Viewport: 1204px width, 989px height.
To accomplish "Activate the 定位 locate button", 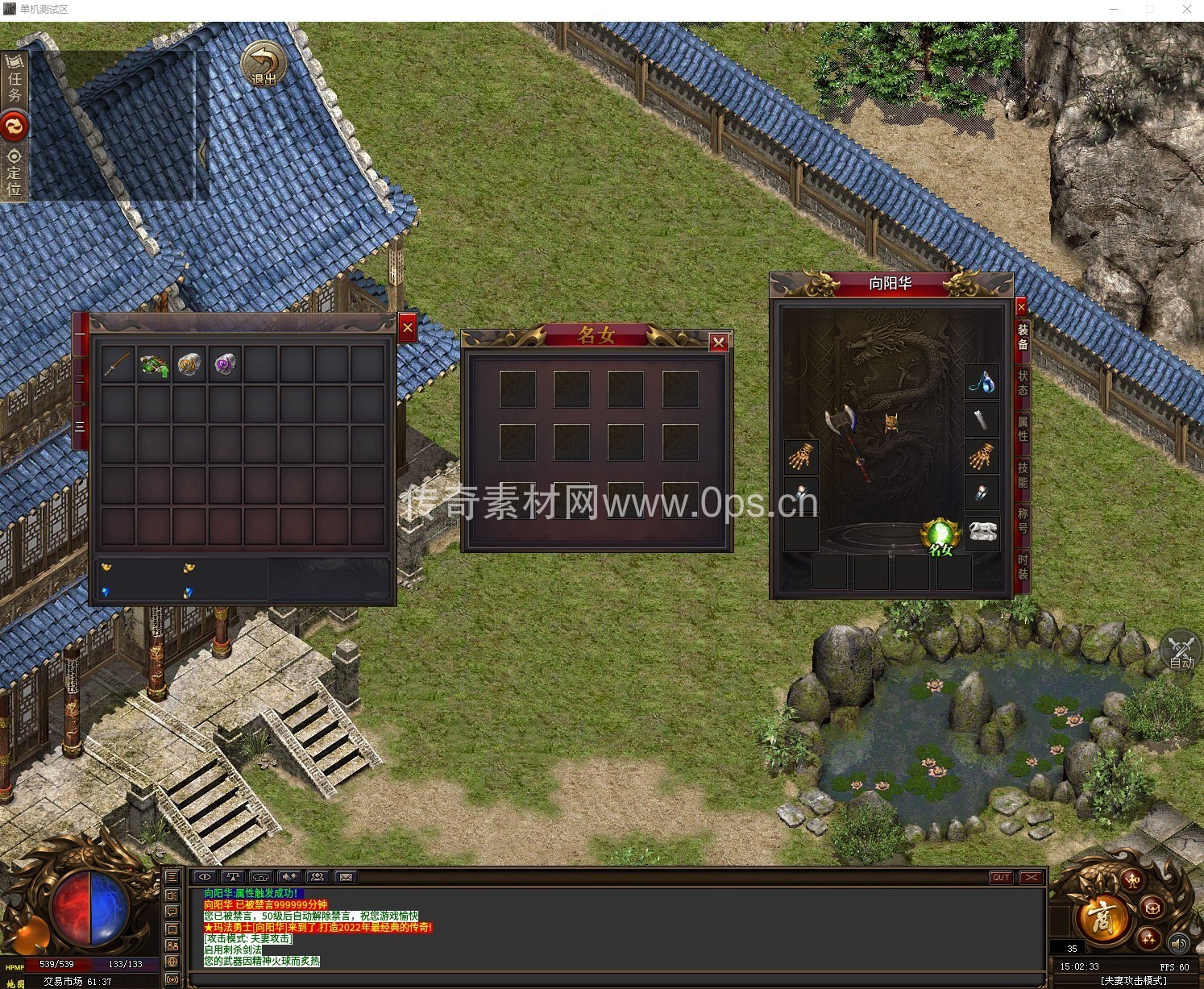I will tap(15, 172).
